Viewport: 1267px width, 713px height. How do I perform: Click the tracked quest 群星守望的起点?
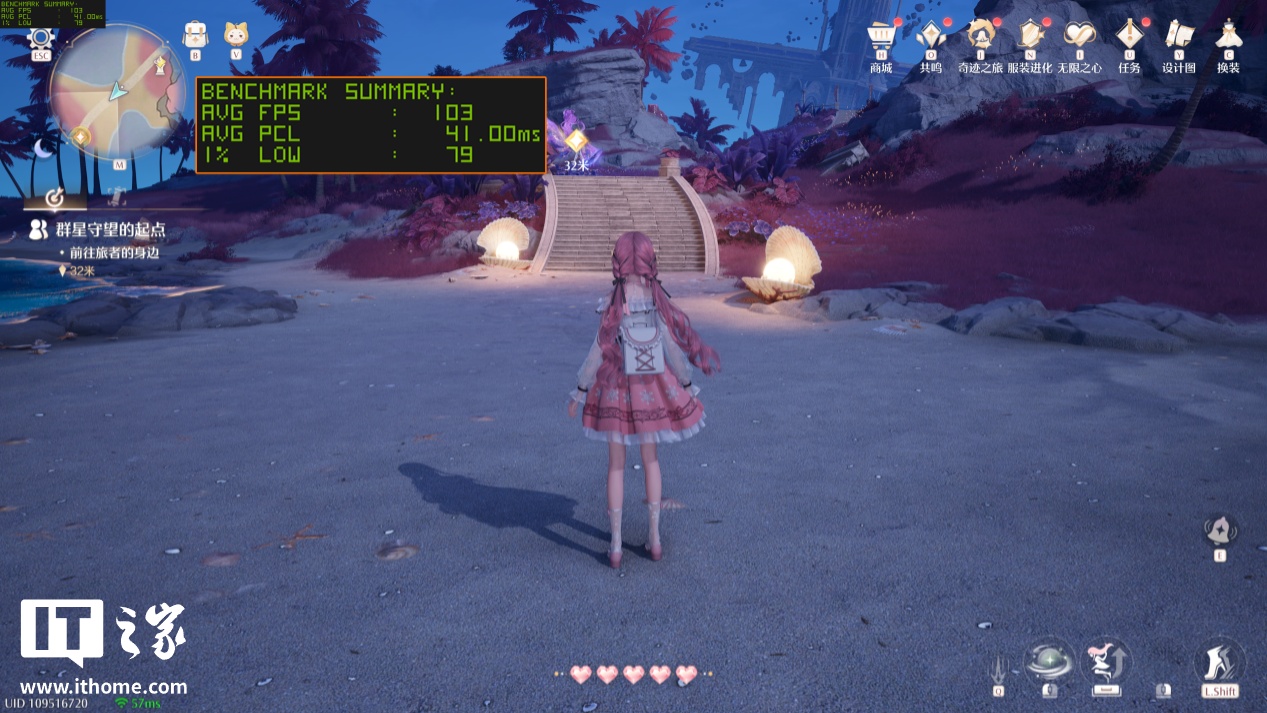click(110, 231)
